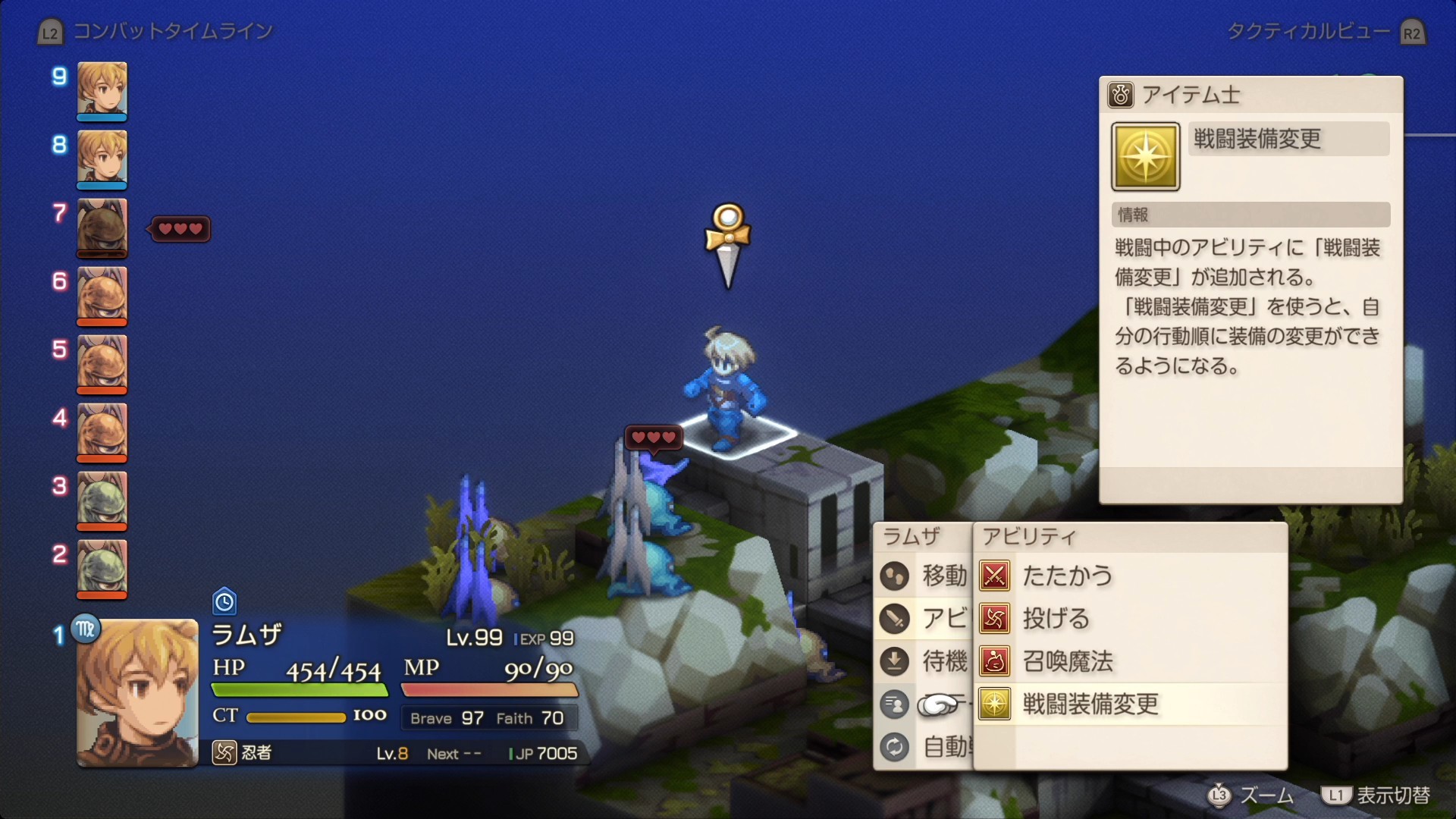Viewport: 1456px width, 819px height.
Task: Choose 戦闘装備変更 in the ability list
Action: (1090, 704)
